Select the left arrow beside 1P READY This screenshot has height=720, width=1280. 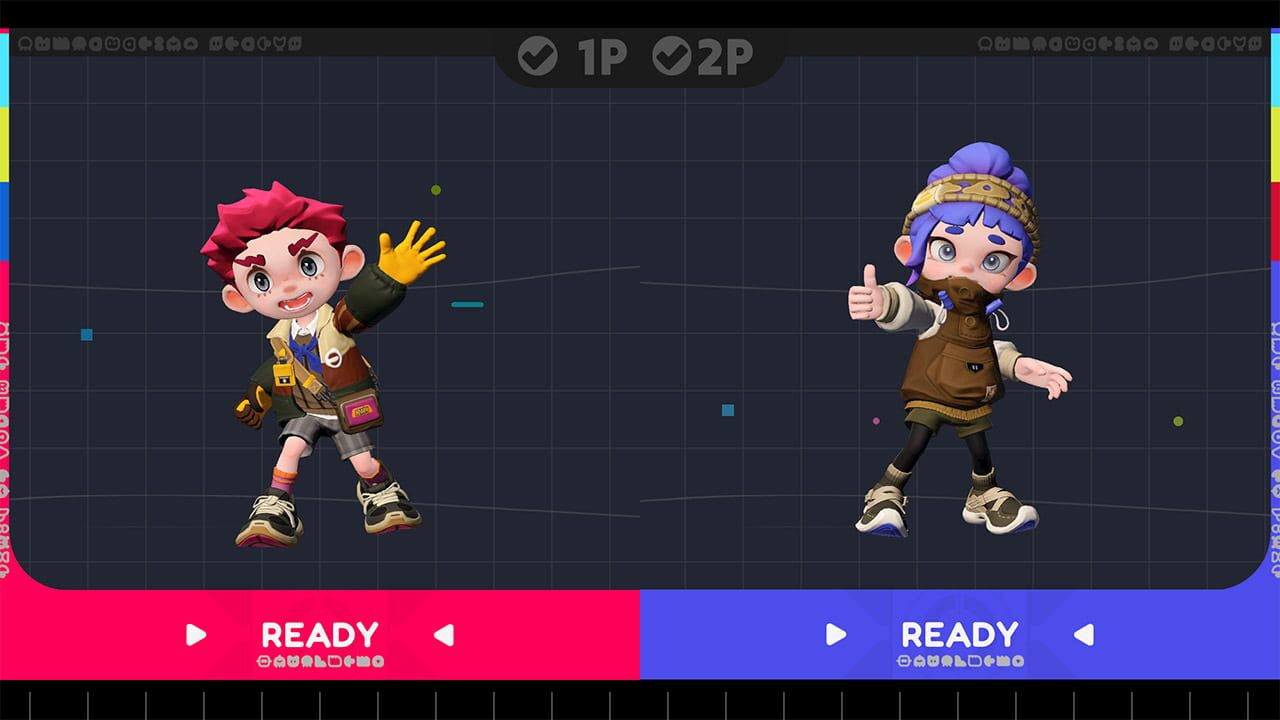coord(442,634)
